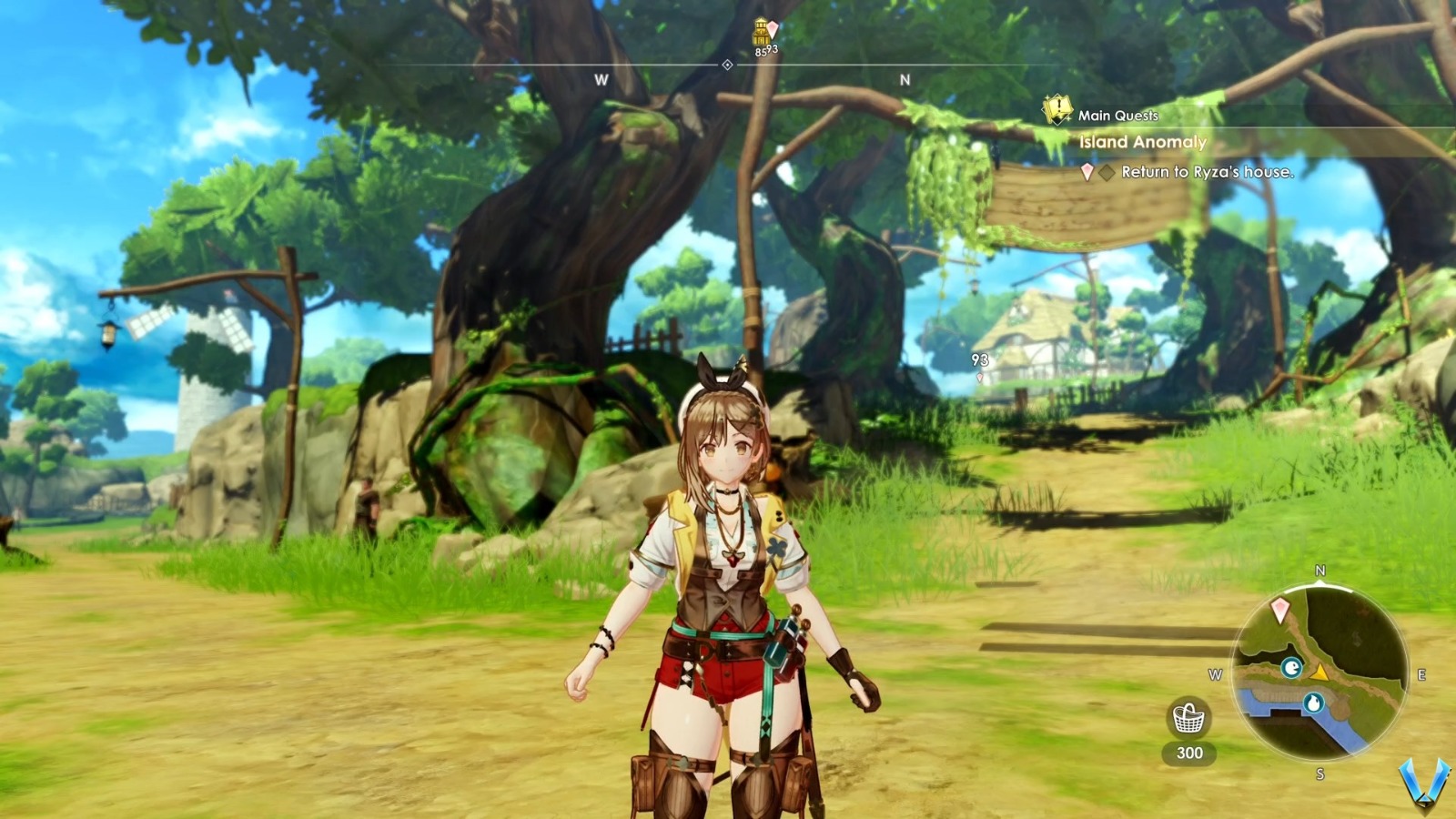
Task: Select the quest destination house icon at top
Action: (x=761, y=31)
